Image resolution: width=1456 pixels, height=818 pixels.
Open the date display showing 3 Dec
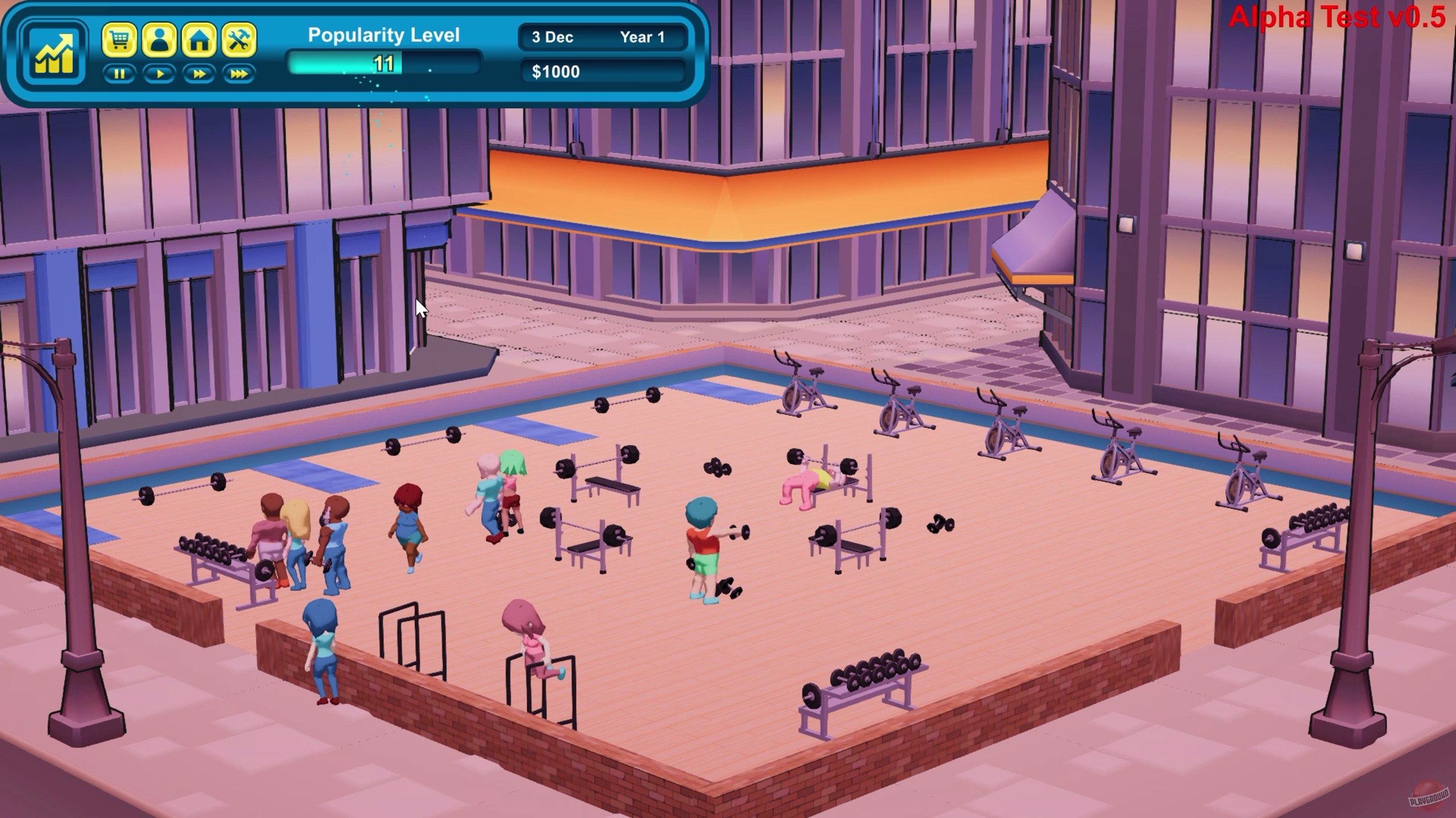pyautogui.click(x=552, y=38)
